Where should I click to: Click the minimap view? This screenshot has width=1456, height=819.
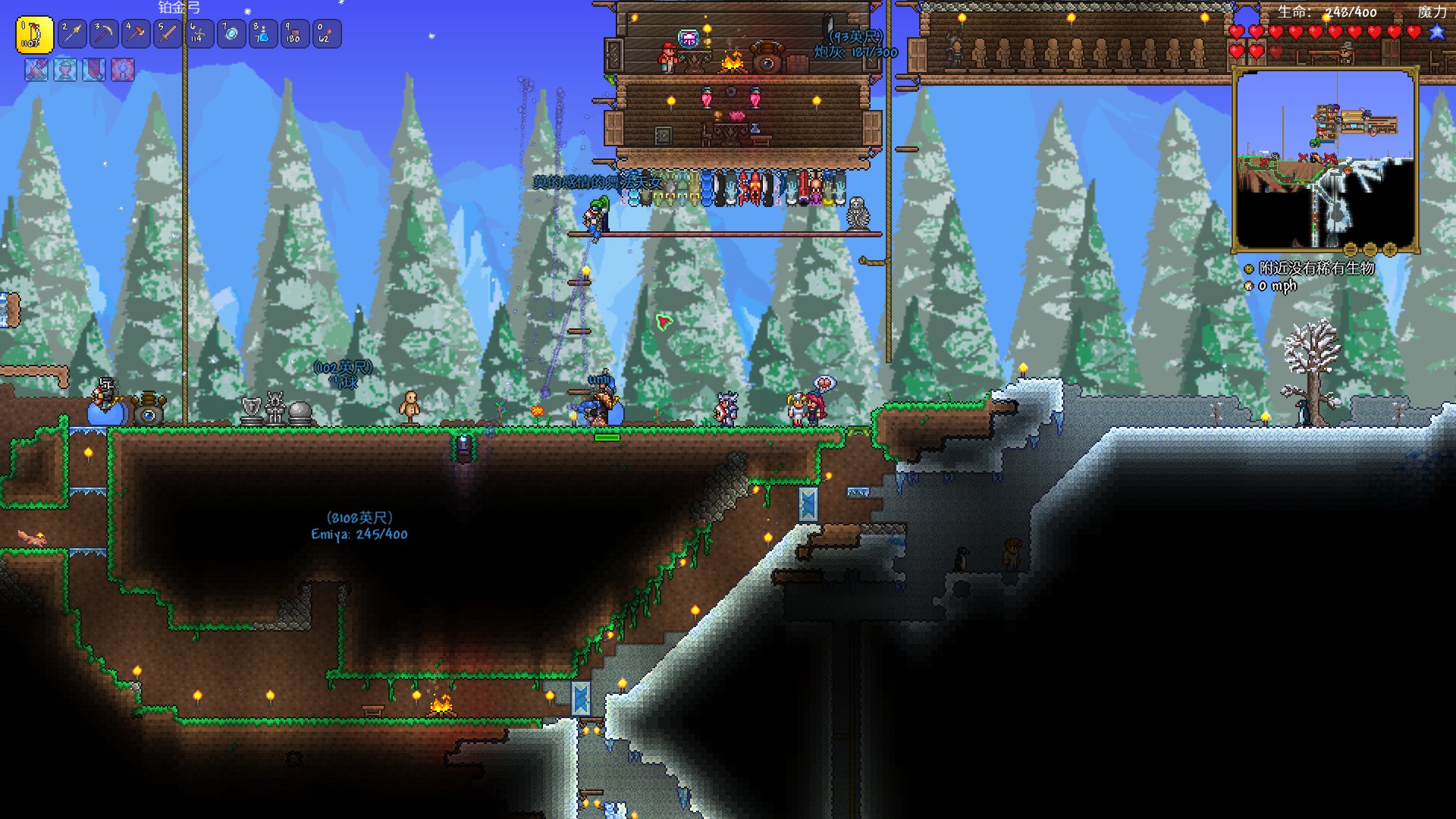coord(1326,159)
